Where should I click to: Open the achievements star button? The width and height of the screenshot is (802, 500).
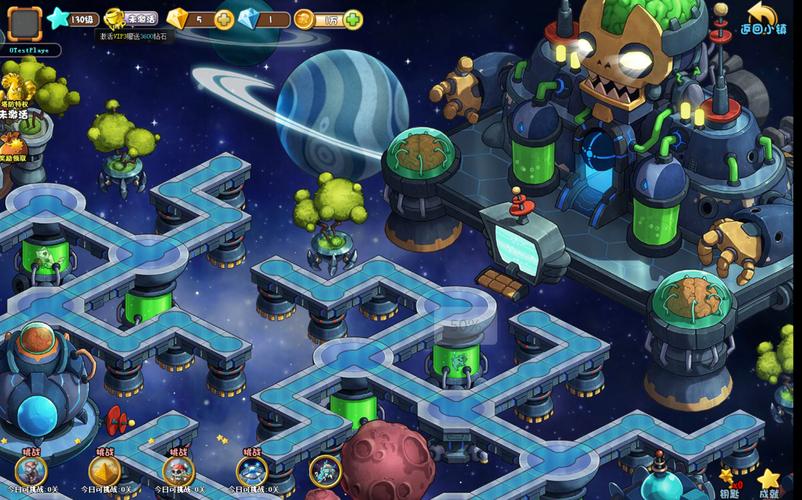pyautogui.click(x=768, y=482)
